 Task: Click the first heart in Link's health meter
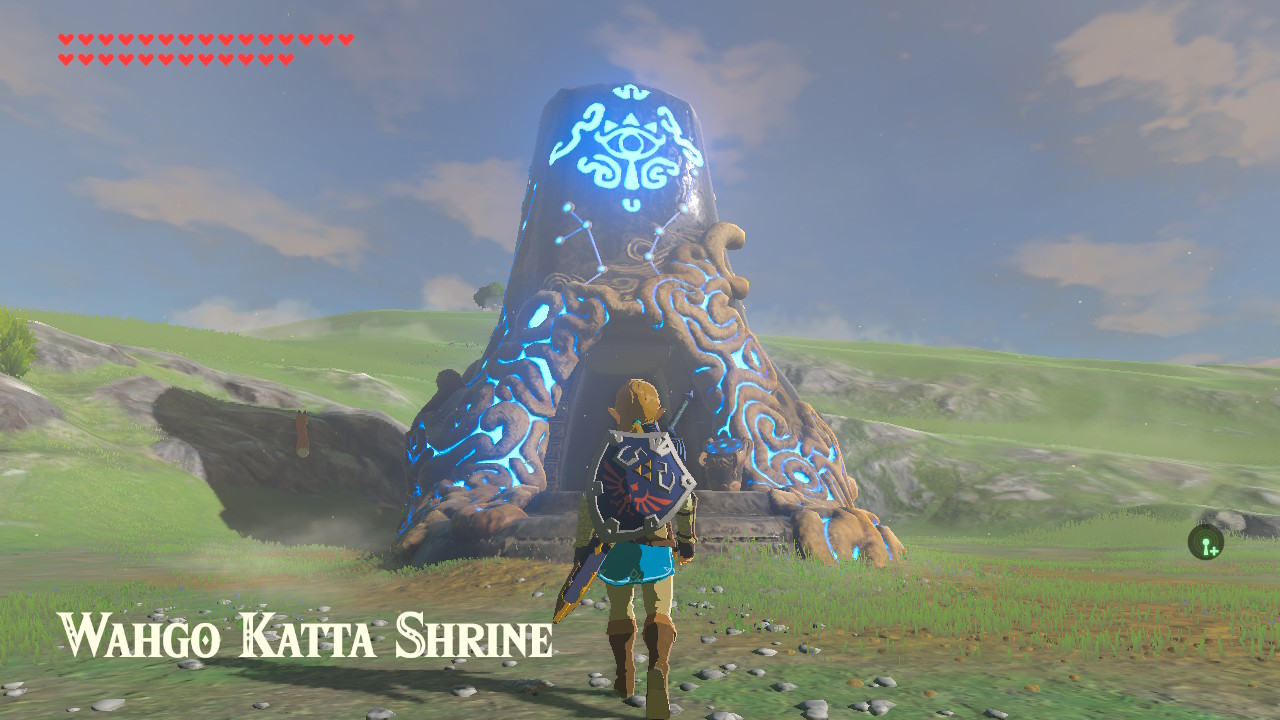pos(66,40)
